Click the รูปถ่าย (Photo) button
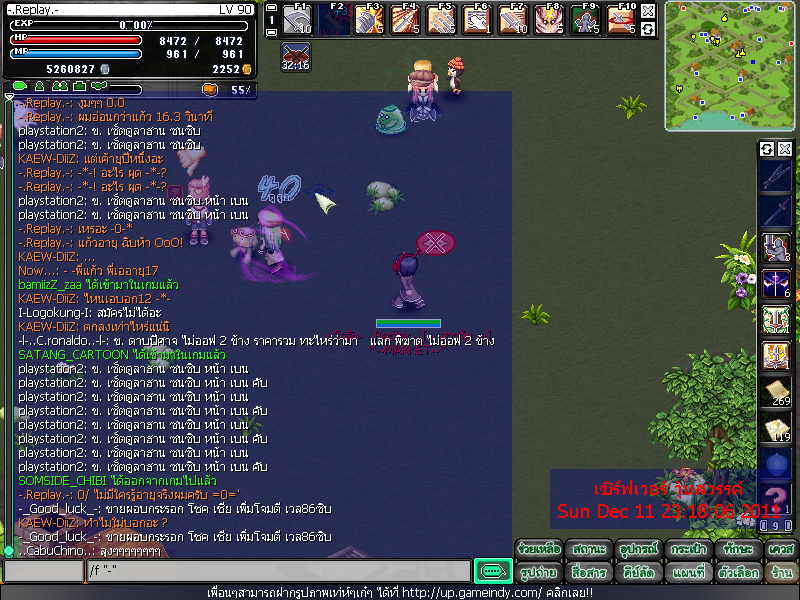The image size is (800, 600). pos(538,573)
